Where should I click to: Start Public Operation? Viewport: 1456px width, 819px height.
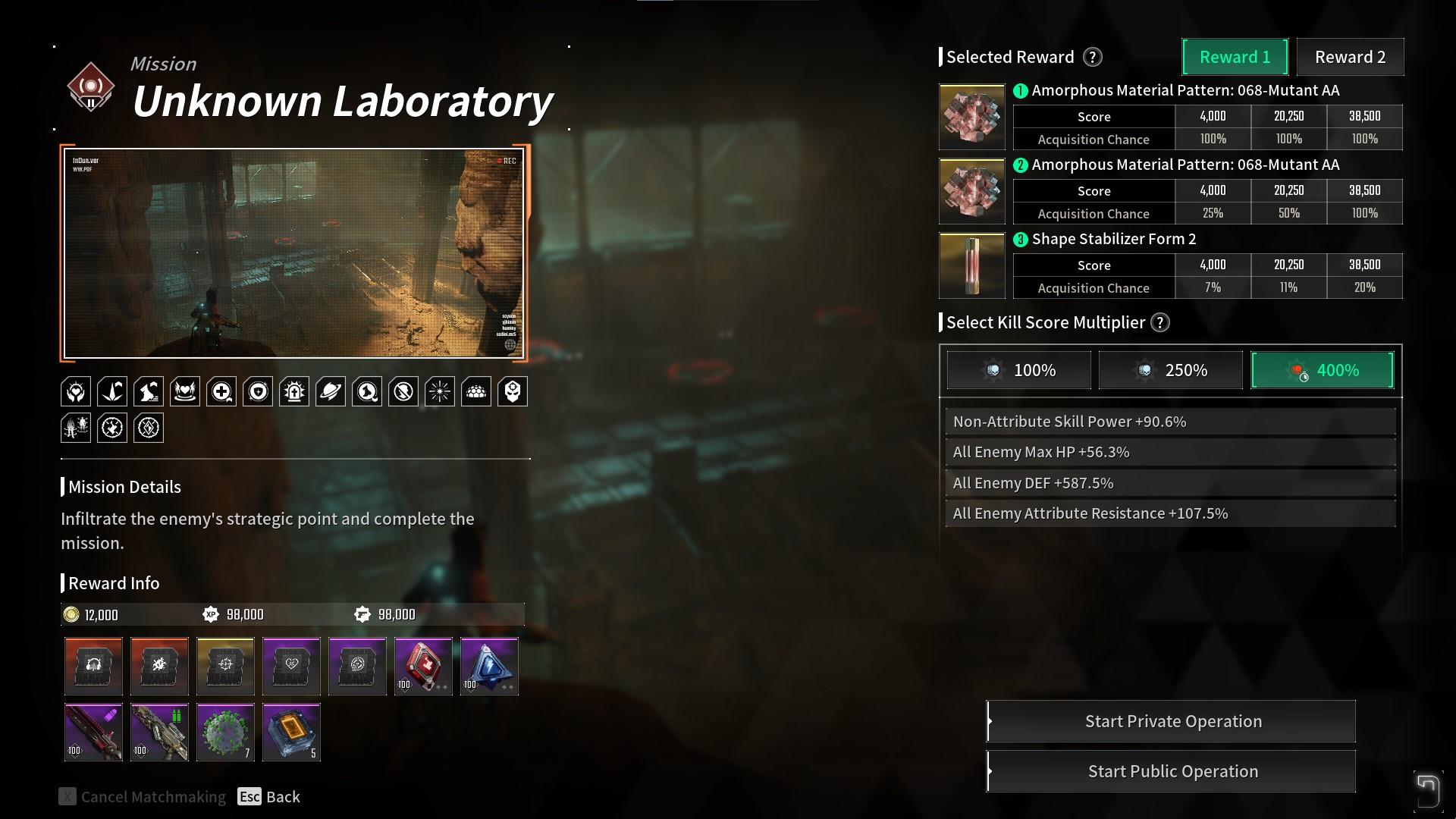pyautogui.click(x=1172, y=771)
